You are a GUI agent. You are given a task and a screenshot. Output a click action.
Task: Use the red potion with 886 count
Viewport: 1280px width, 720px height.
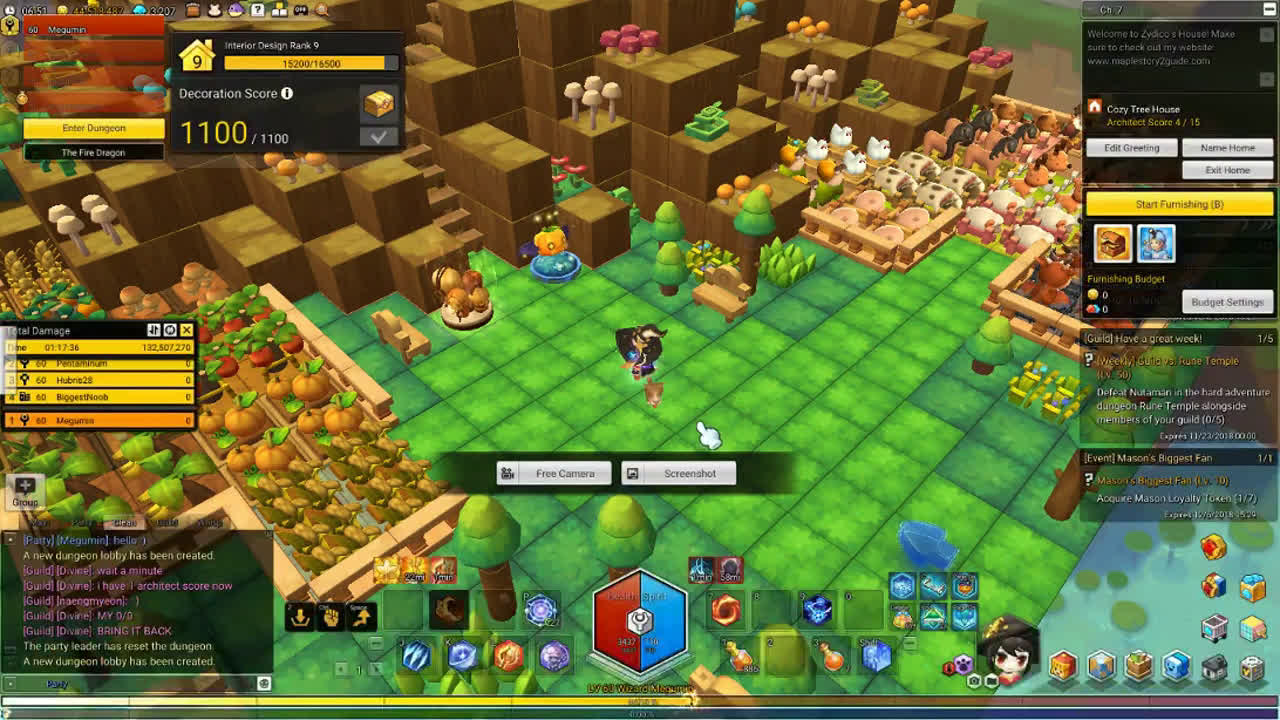741,655
